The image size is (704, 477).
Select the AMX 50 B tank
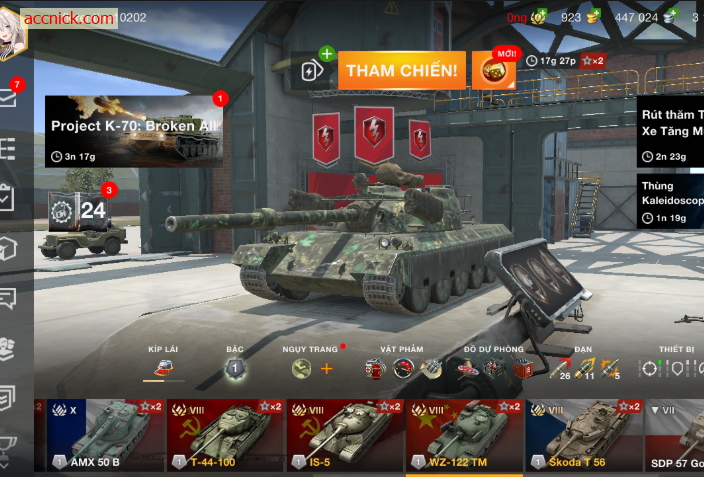tap(100, 435)
